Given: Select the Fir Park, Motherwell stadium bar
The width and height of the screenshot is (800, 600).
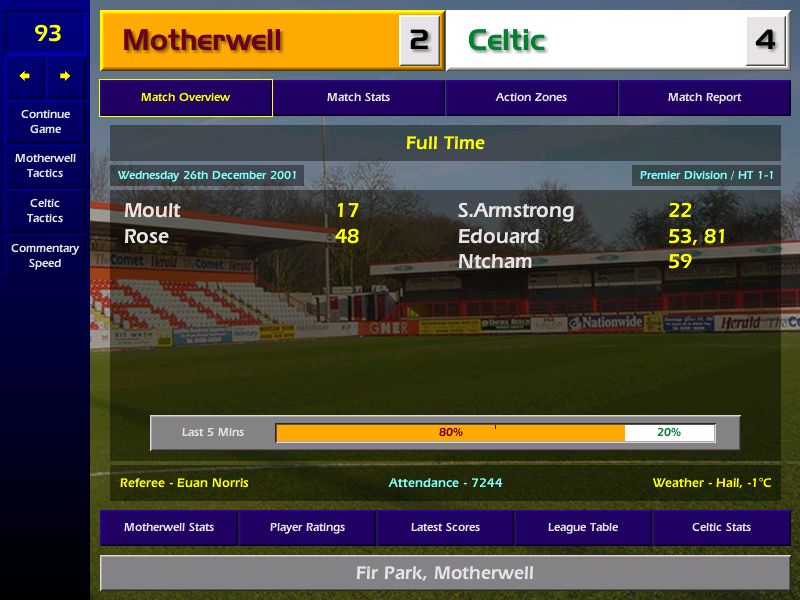Looking at the screenshot, I should 445,573.
